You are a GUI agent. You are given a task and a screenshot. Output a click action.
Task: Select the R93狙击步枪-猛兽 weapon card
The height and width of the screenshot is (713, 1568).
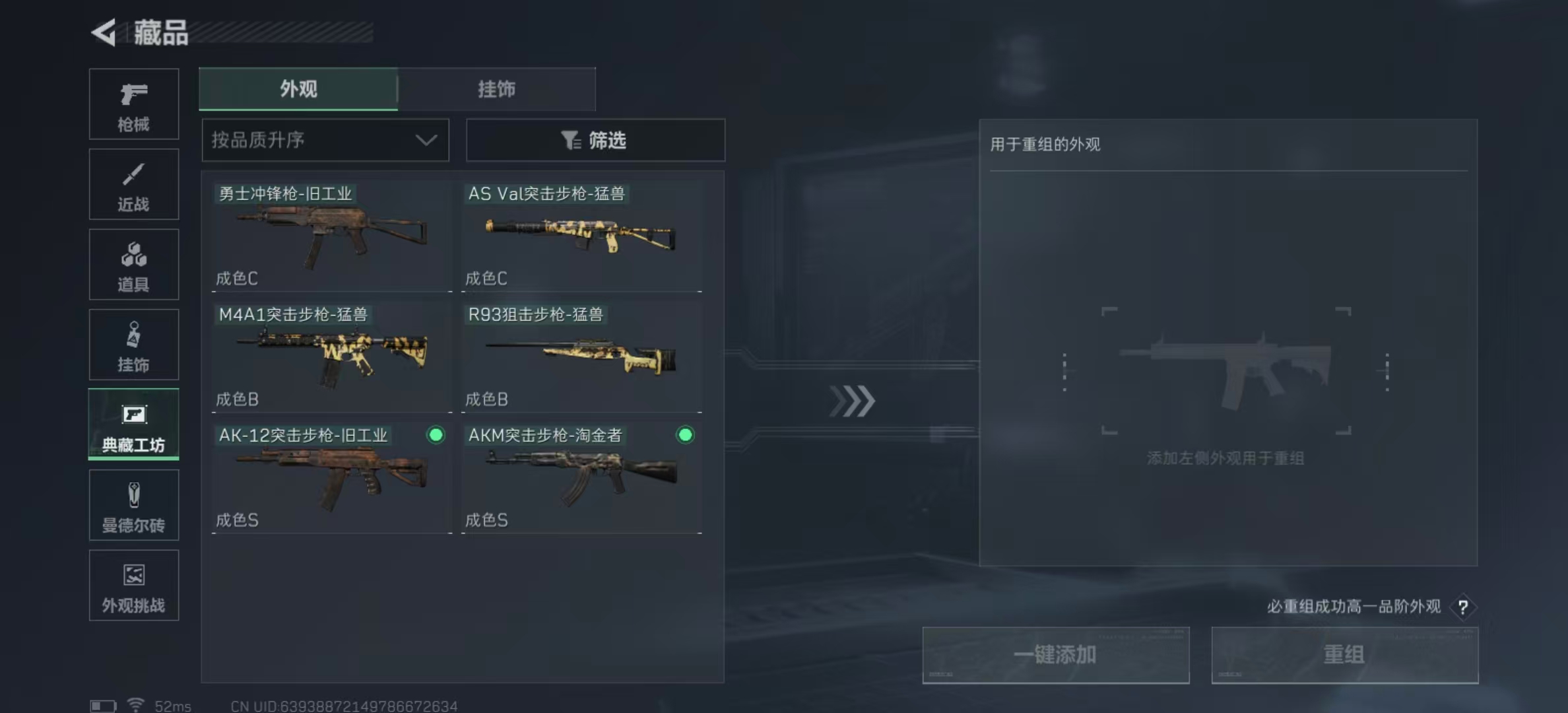(x=581, y=356)
